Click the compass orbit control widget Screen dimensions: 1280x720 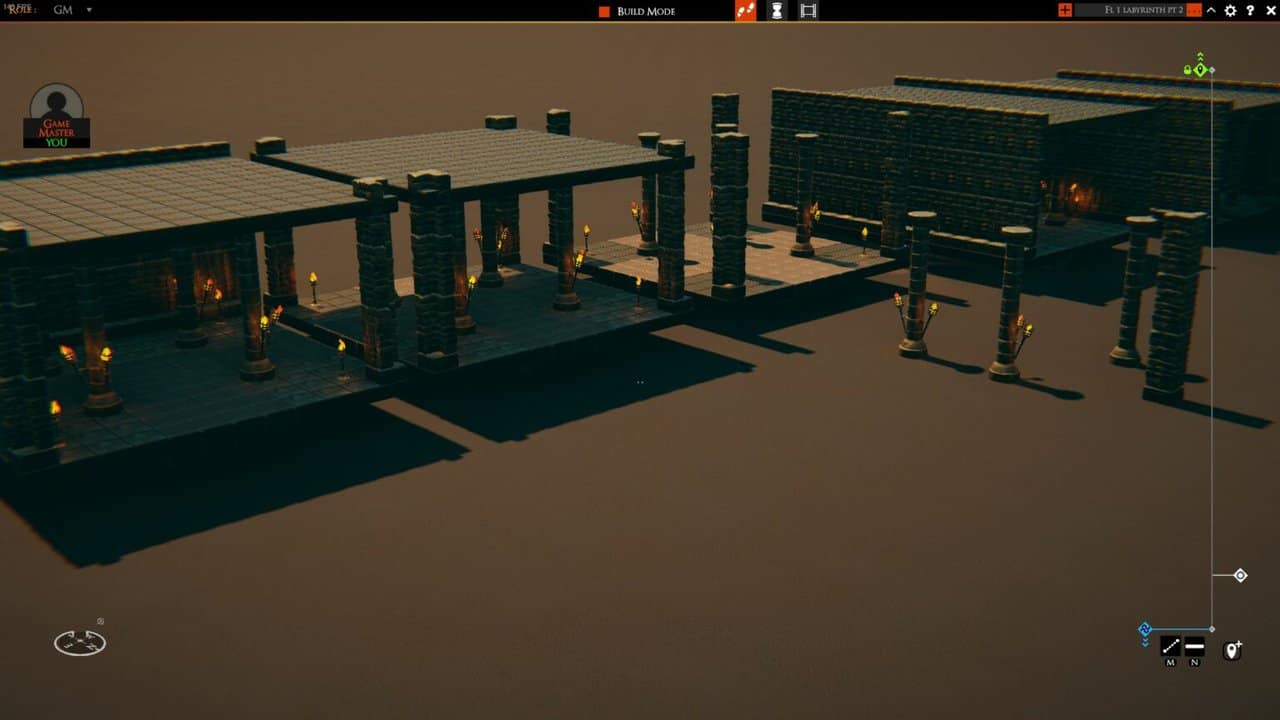(80, 643)
